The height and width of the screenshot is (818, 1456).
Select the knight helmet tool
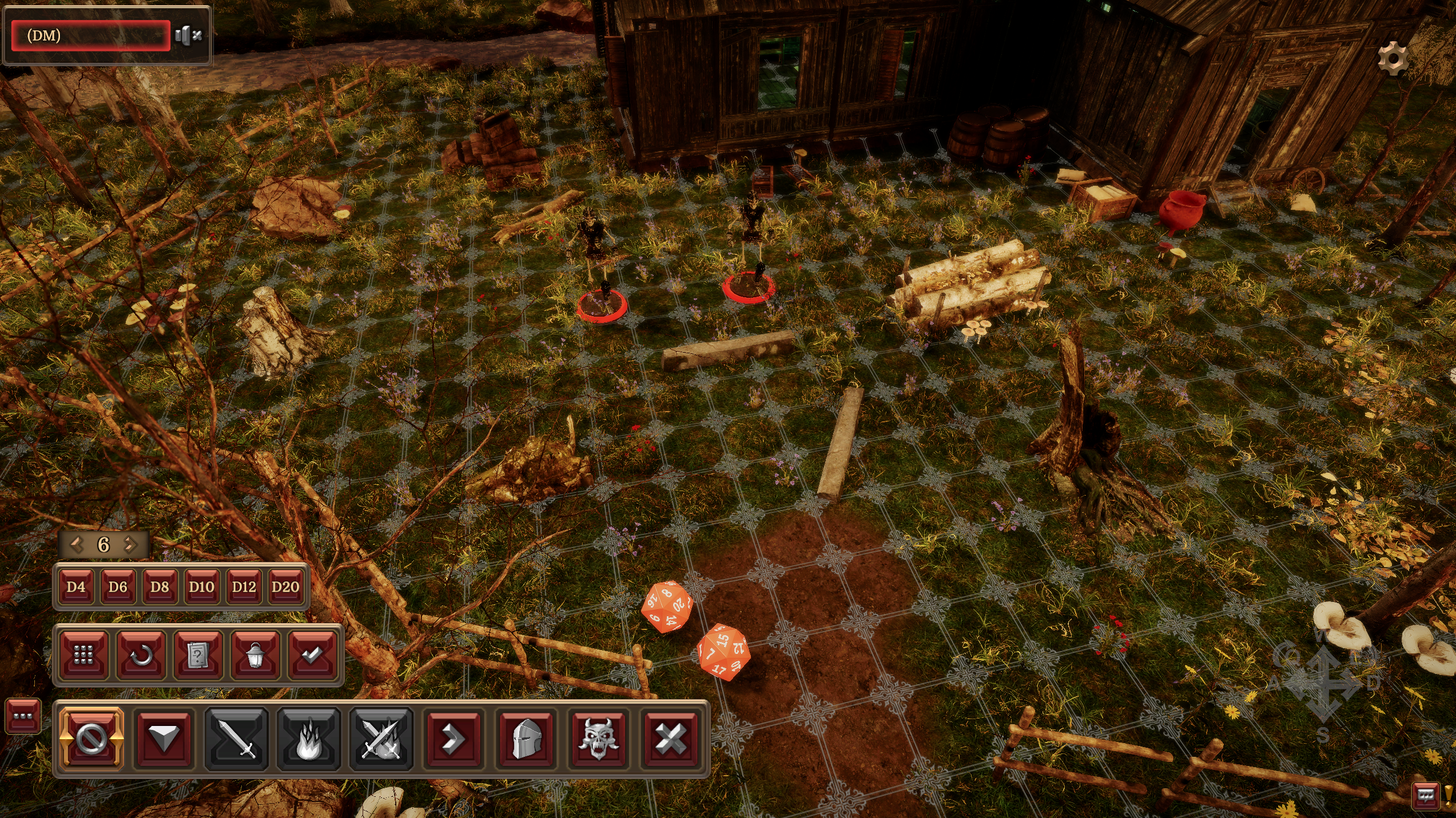click(526, 739)
